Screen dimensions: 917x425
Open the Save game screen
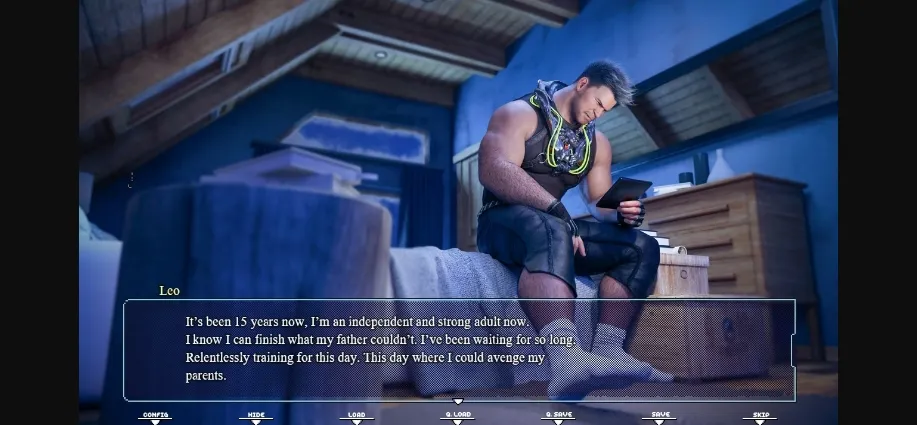pyautogui.click(x=659, y=415)
